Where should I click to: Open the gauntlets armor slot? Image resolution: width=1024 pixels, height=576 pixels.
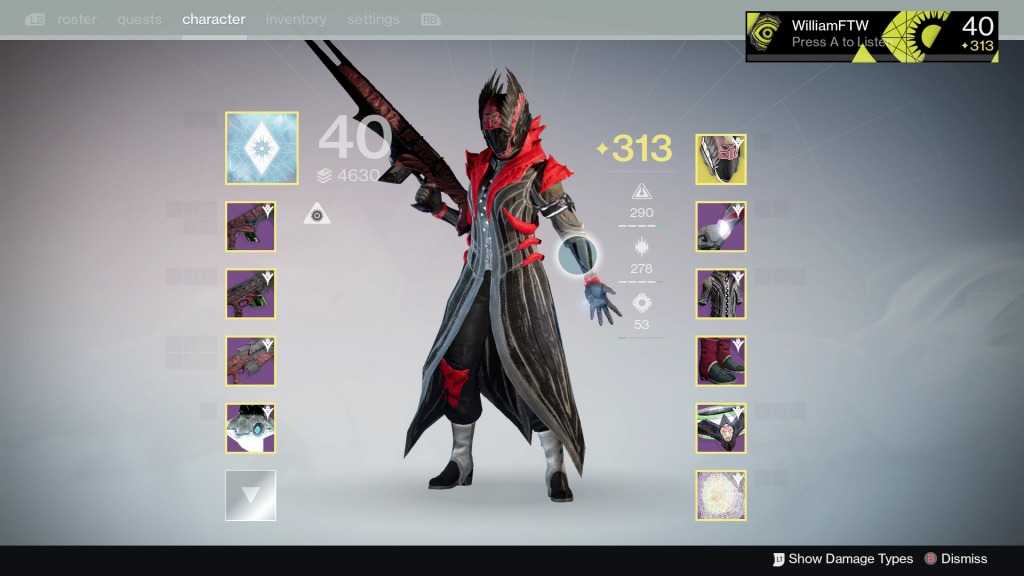click(x=721, y=227)
